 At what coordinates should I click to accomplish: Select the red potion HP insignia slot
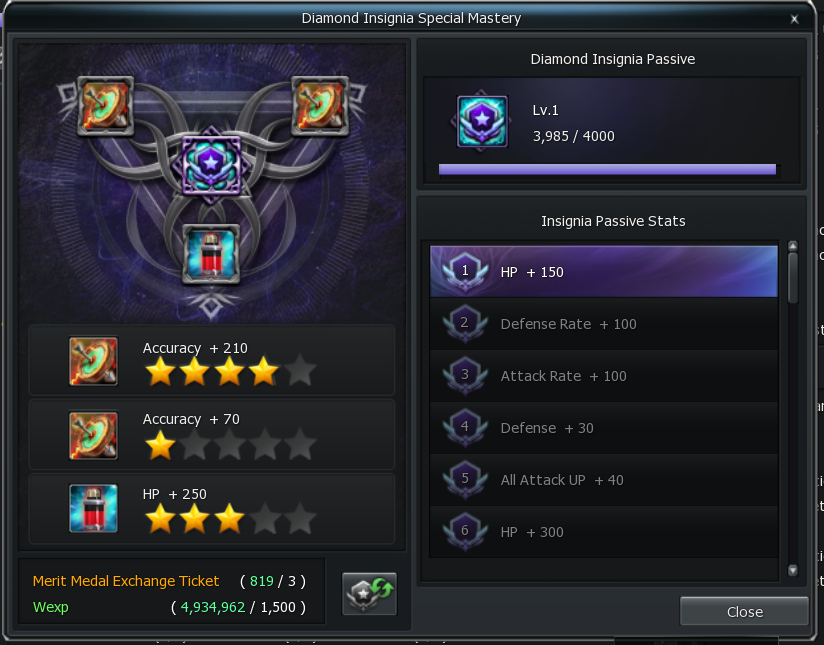point(211,251)
